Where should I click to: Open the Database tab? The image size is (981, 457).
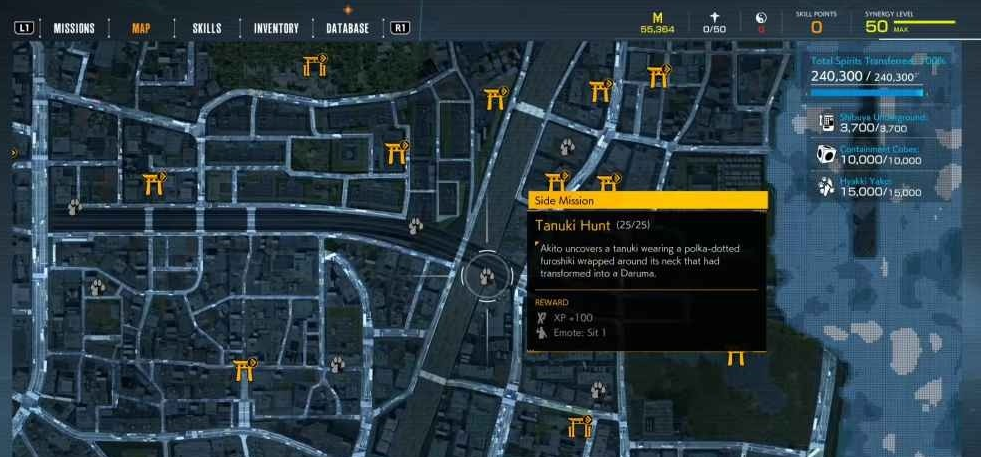coord(347,28)
